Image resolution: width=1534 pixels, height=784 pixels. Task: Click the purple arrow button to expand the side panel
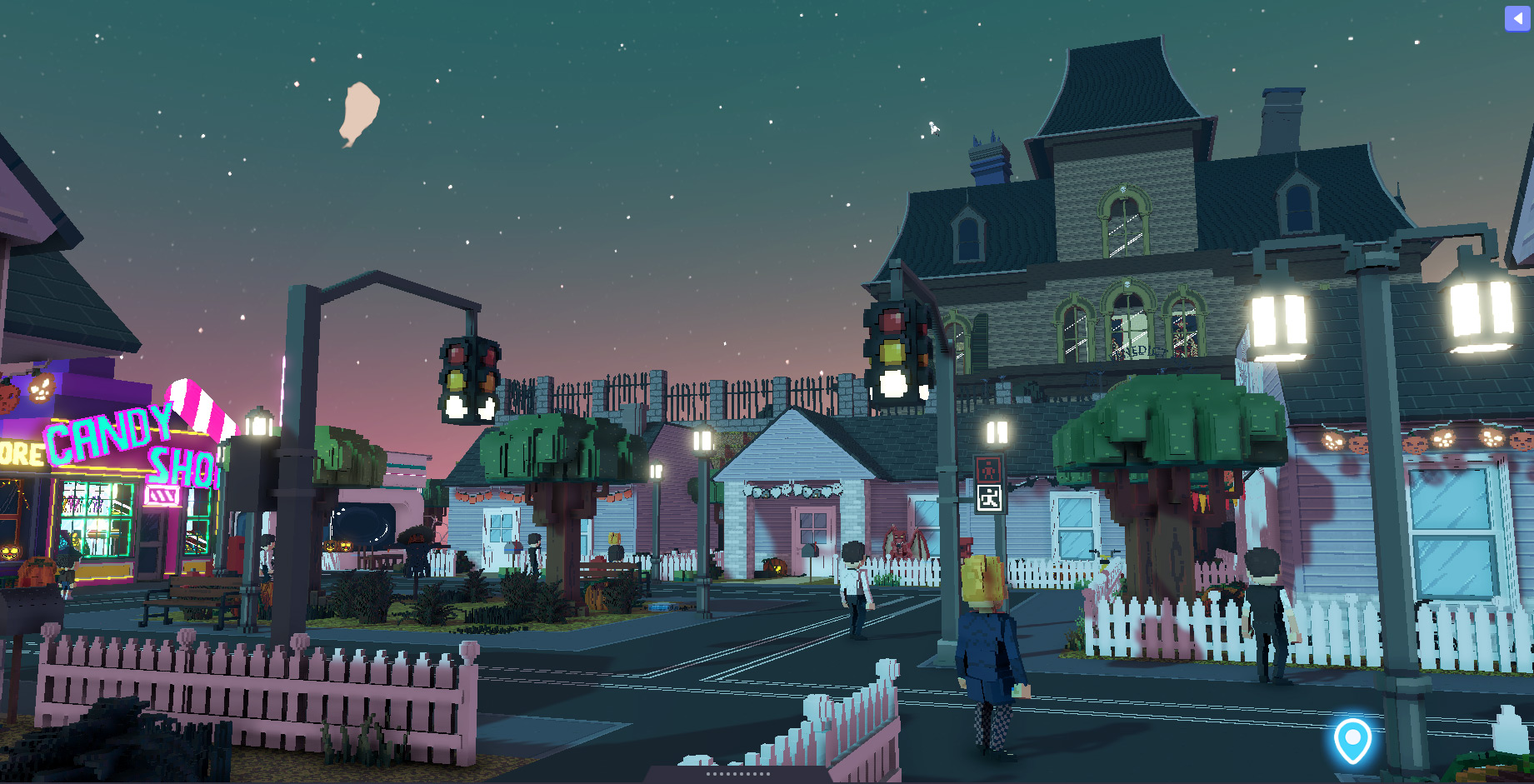pyautogui.click(x=1517, y=18)
